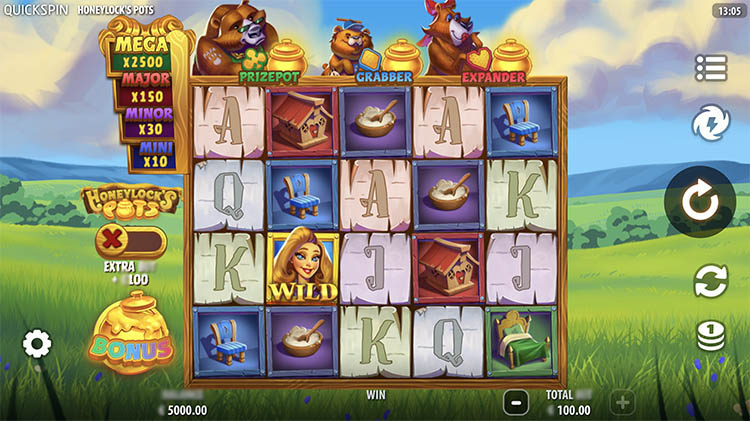Image resolution: width=750 pixels, height=421 pixels.
Task: Decrease total bet with the minus button
Action: click(516, 403)
